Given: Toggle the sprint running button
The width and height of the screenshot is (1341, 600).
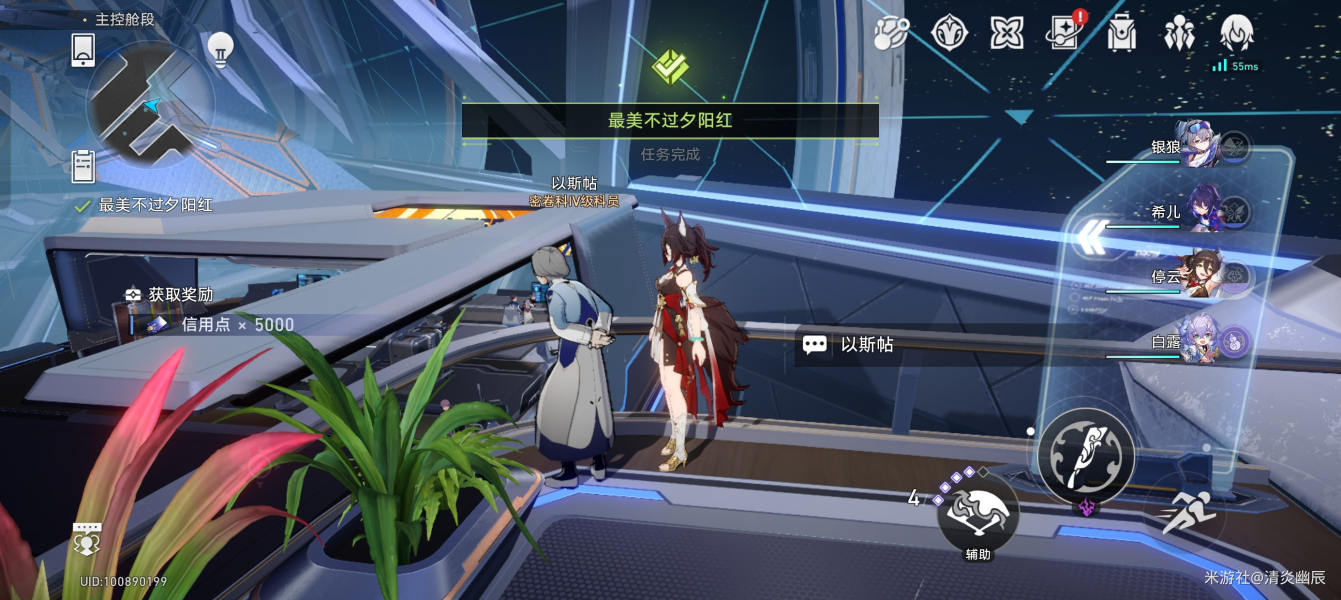Looking at the screenshot, I should 1189,513.
